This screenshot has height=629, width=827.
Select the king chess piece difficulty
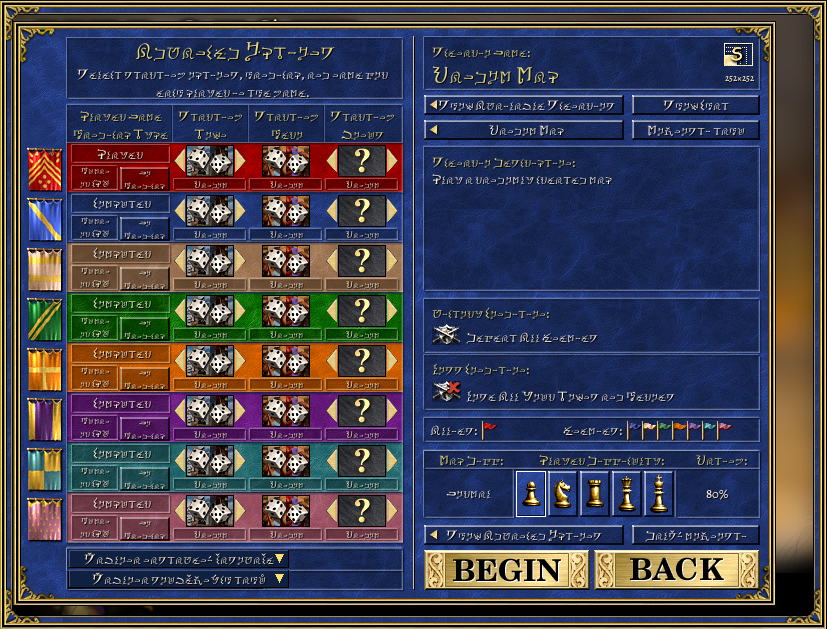(x=659, y=493)
